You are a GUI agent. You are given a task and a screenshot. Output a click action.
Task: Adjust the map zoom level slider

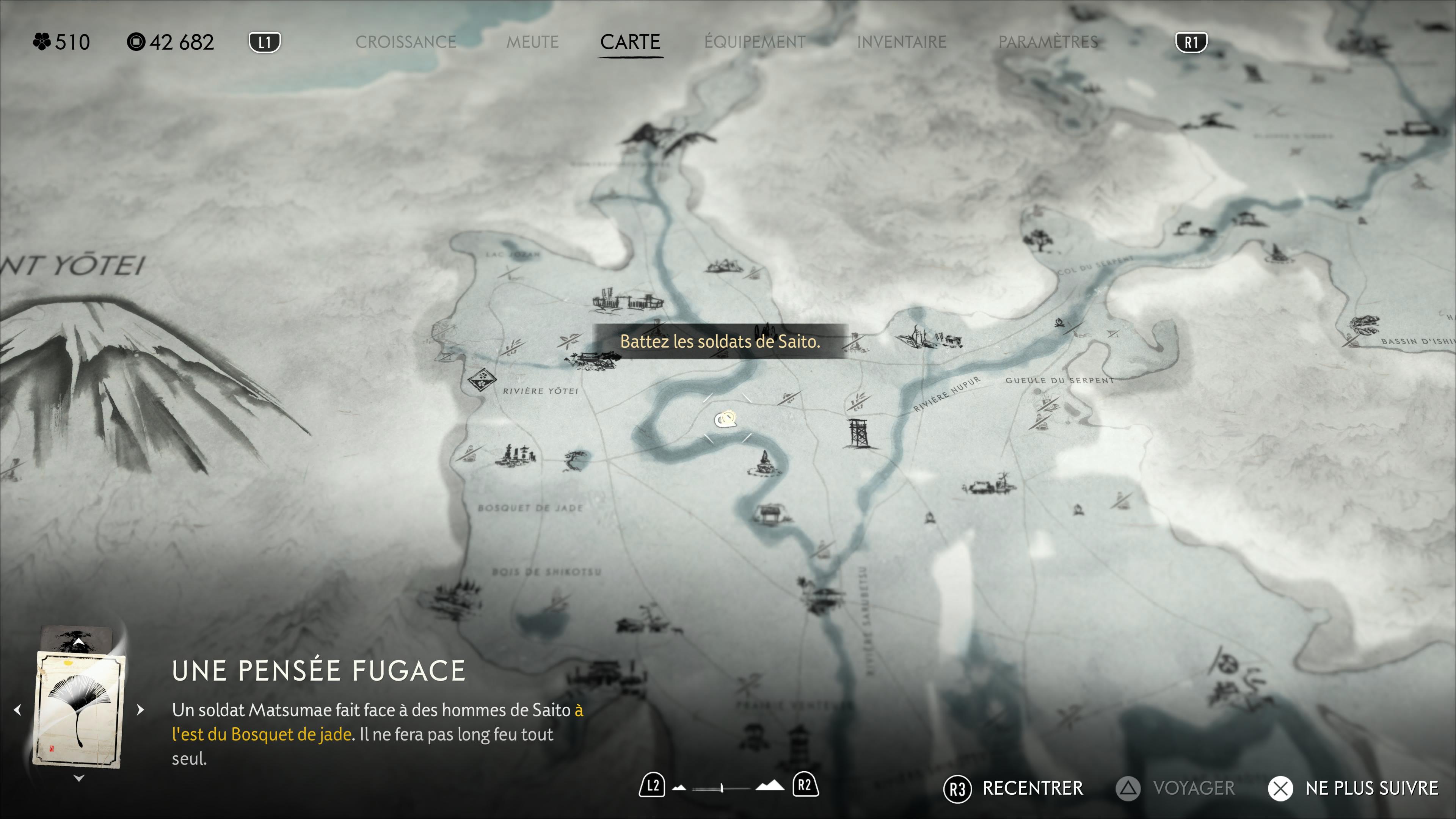click(x=722, y=788)
